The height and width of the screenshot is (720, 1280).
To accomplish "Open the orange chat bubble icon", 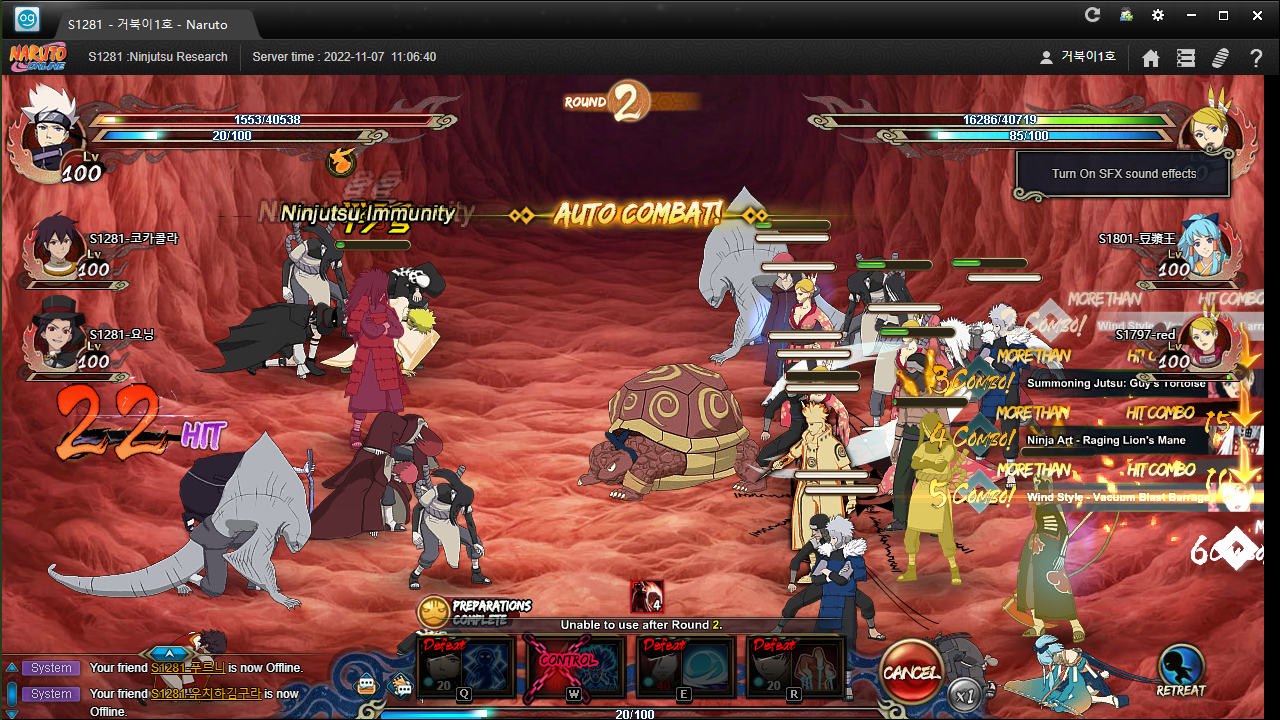I will [x=367, y=686].
